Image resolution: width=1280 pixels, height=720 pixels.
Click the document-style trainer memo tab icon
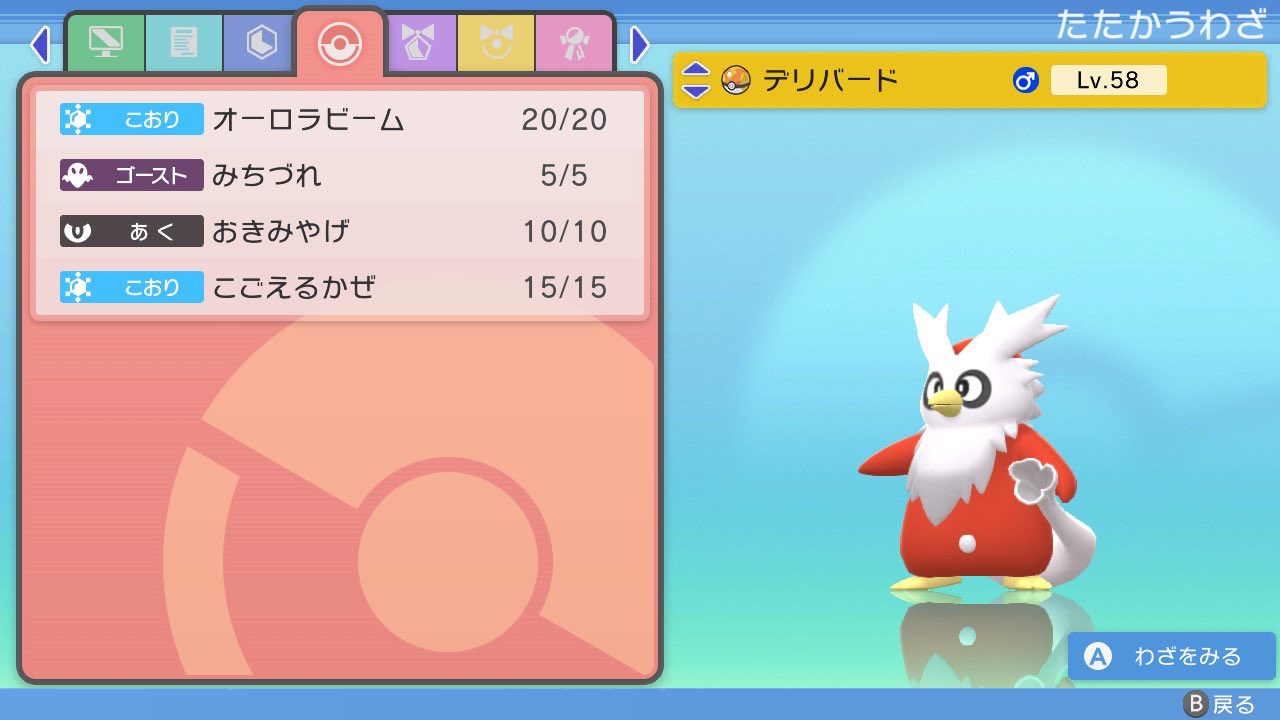tap(183, 42)
